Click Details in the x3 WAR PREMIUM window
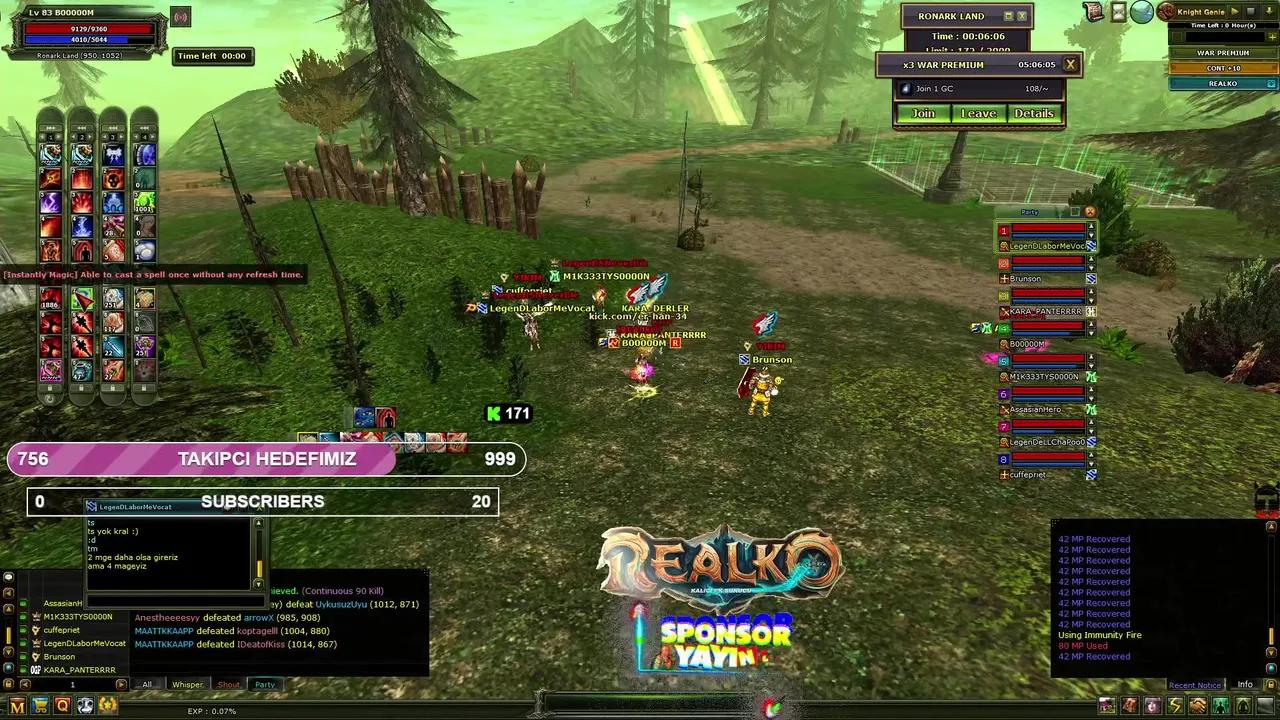The width and height of the screenshot is (1280, 720). [x=1034, y=113]
